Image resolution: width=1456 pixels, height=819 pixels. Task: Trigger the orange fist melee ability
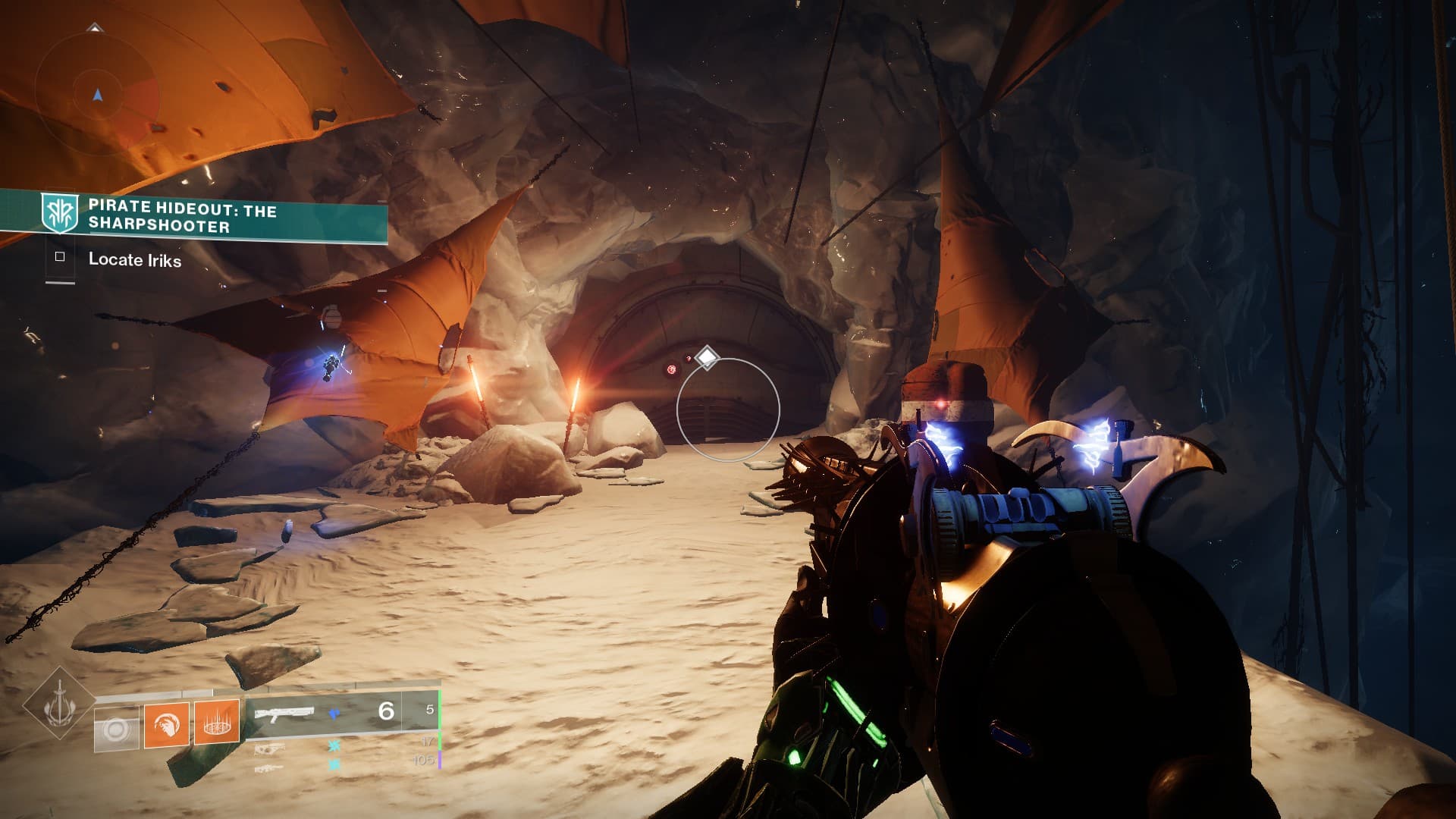pos(167,724)
